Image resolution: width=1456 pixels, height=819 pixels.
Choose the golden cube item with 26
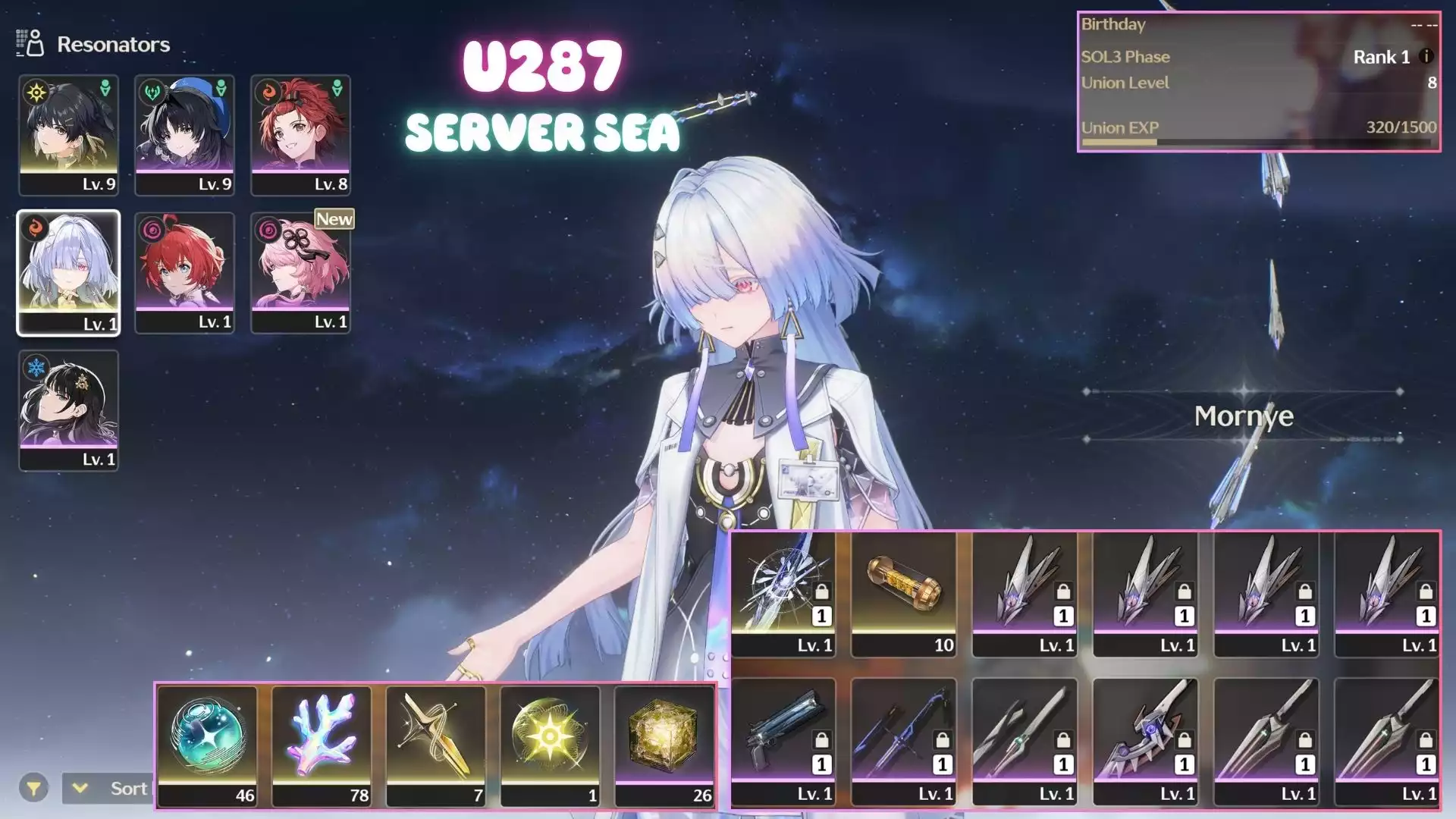664,745
